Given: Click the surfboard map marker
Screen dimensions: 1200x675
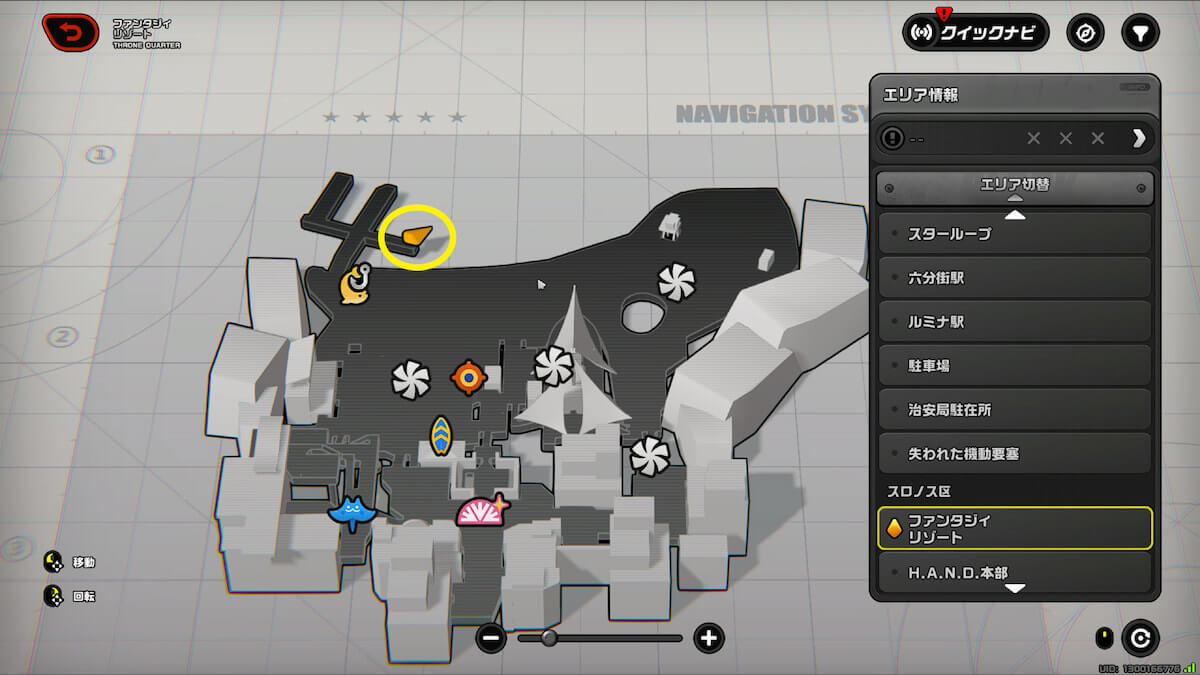Looking at the screenshot, I should (x=441, y=436).
